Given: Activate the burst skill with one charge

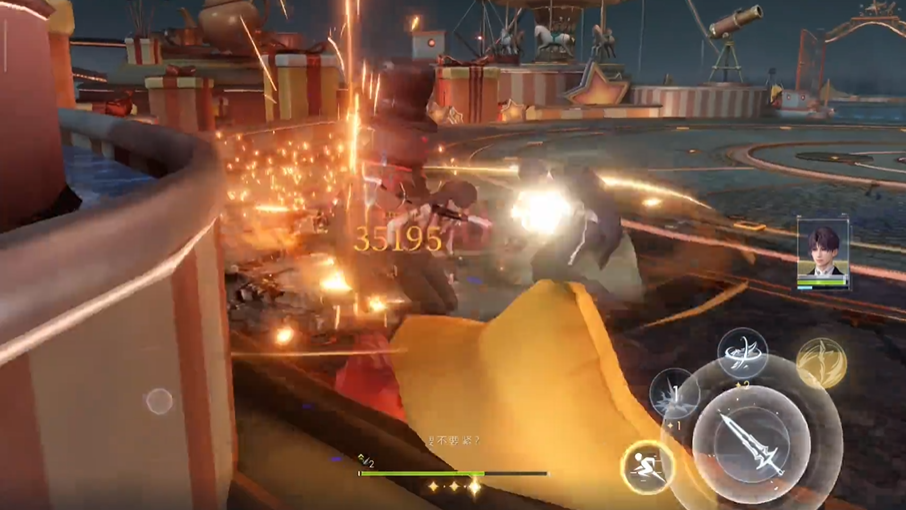Looking at the screenshot, I should 675,393.
